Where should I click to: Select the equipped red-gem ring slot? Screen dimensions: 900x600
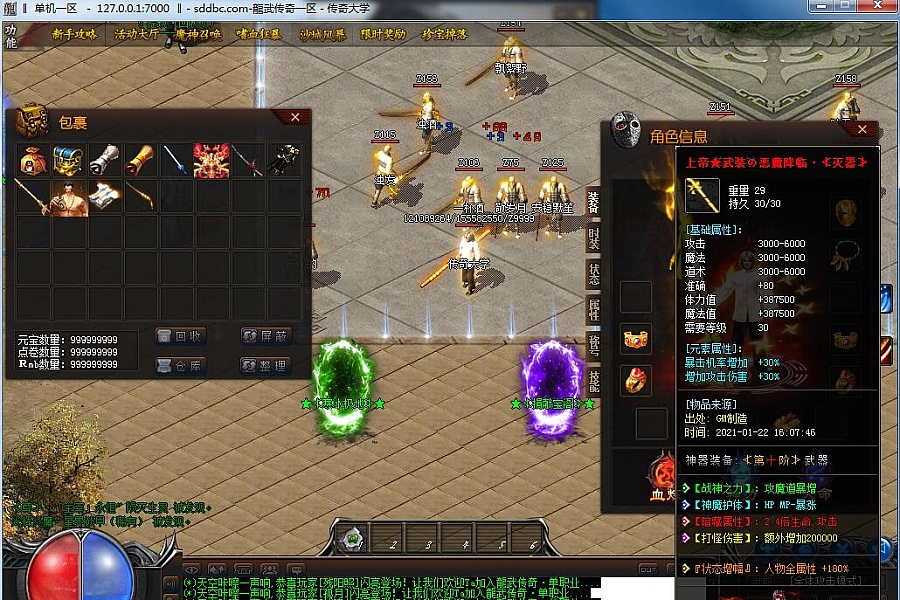[636, 379]
